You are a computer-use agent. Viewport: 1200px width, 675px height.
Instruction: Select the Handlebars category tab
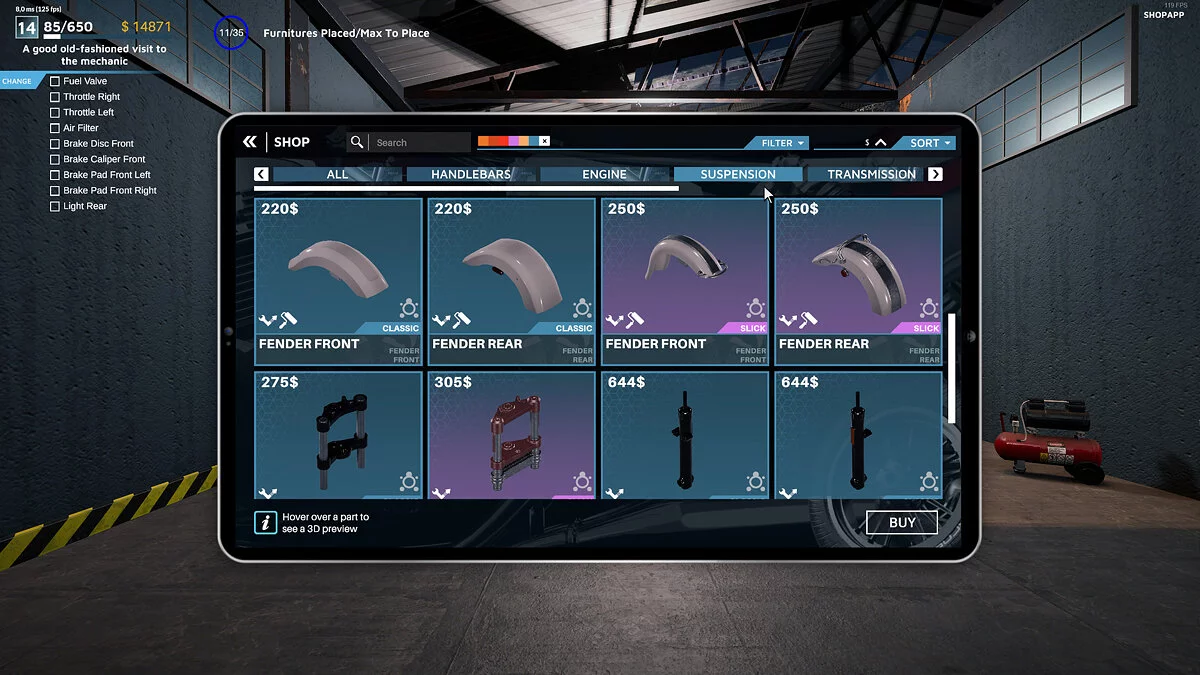(470, 174)
